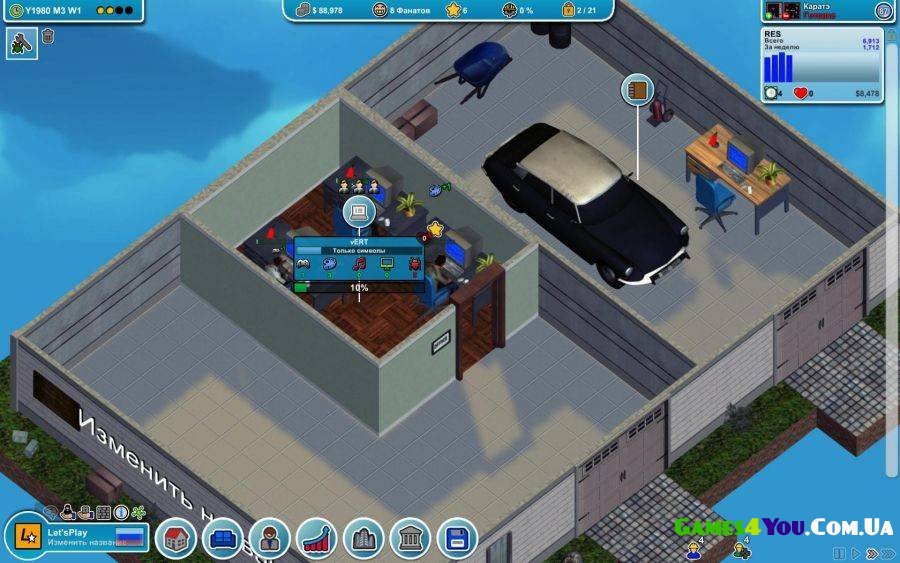Set triple fast-forward game speed
Viewport: 900px width, 563px height.
888,553
